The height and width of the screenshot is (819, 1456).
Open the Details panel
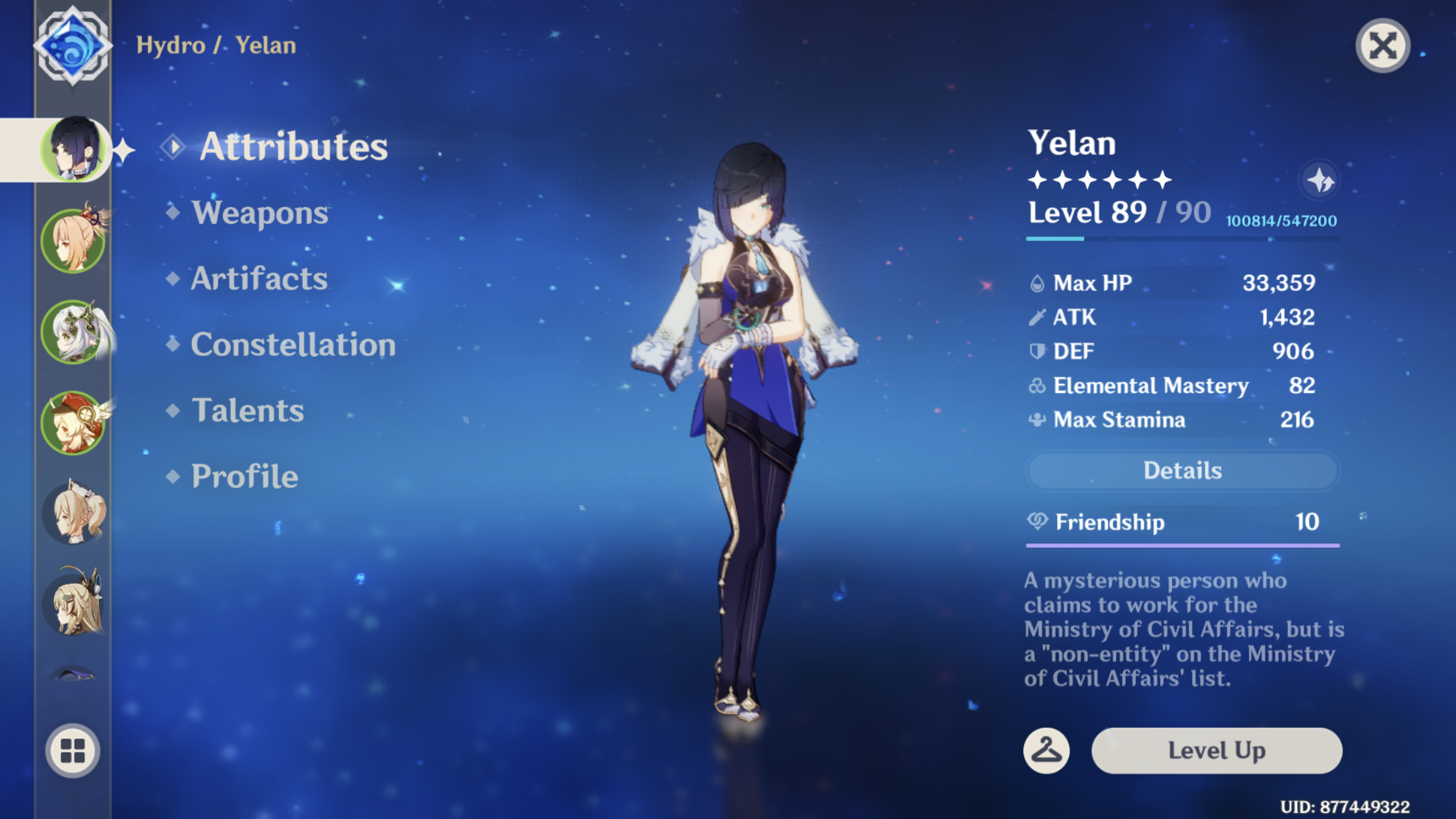(1182, 470)
